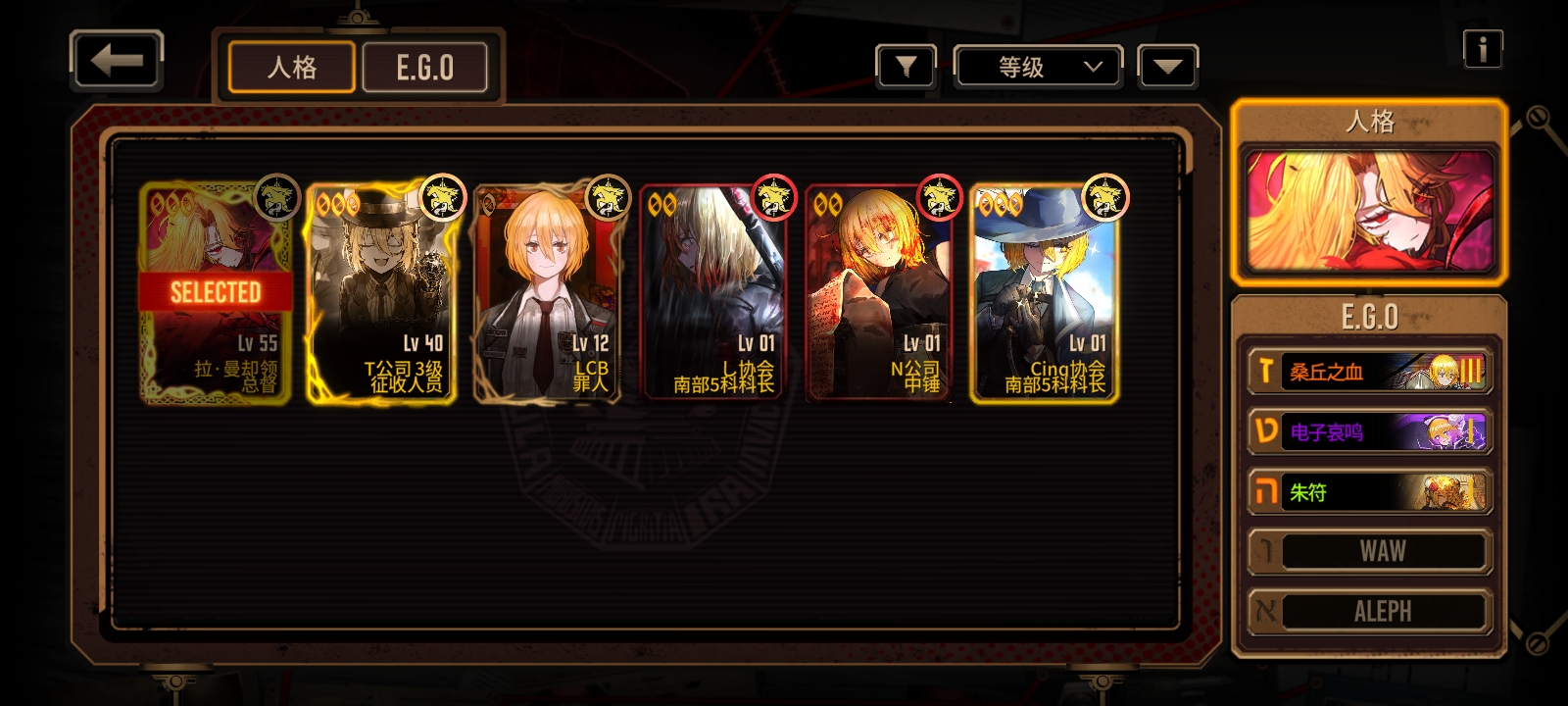
Task: Open the 等级 sort dropdown
Action: click(x=1038, y=67)
